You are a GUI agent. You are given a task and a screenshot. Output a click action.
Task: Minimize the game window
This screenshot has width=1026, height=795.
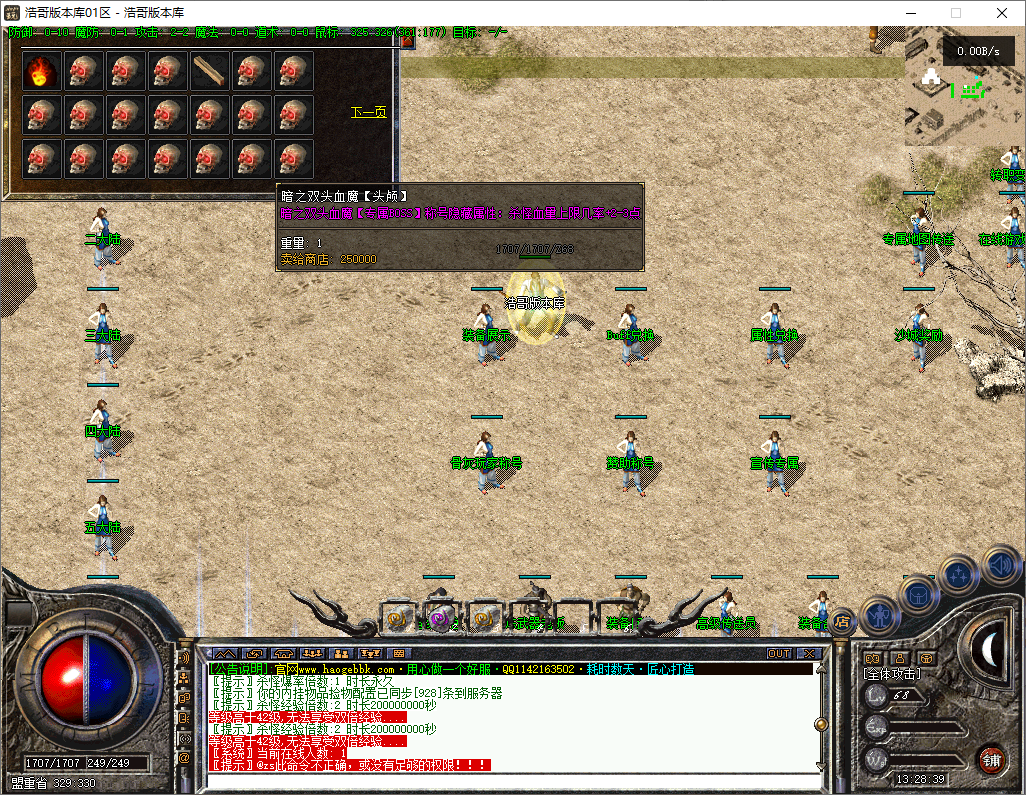[x=910, y=13]
